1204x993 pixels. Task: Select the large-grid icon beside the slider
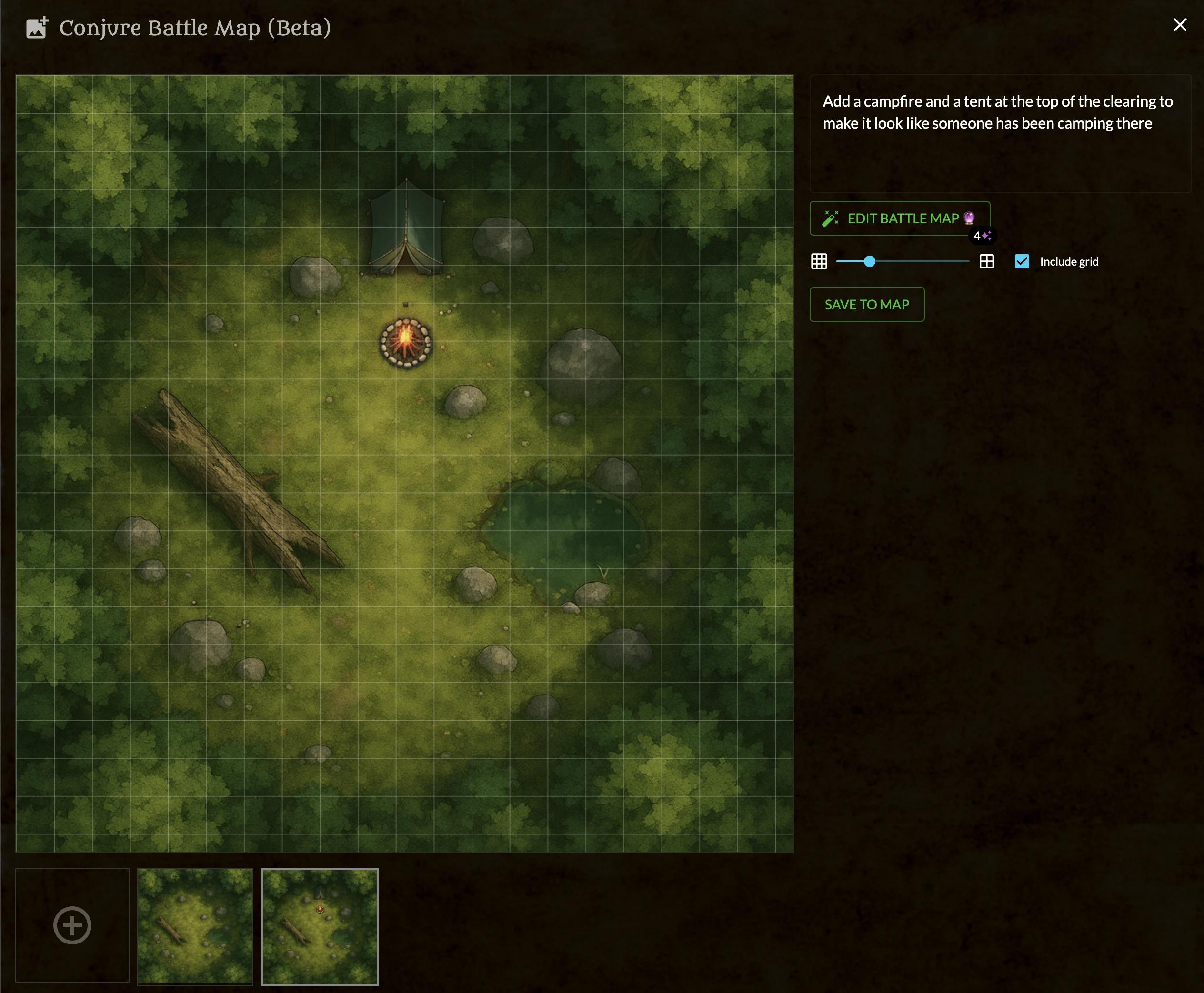[x=986, y=262]
